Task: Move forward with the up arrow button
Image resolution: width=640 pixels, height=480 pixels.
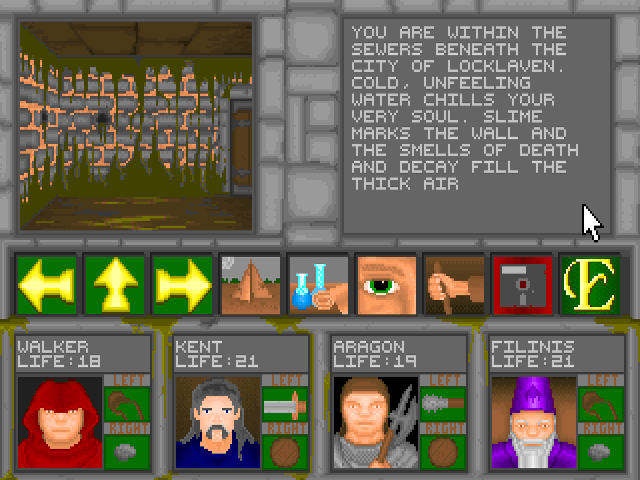Action: [x=114, y=285]
